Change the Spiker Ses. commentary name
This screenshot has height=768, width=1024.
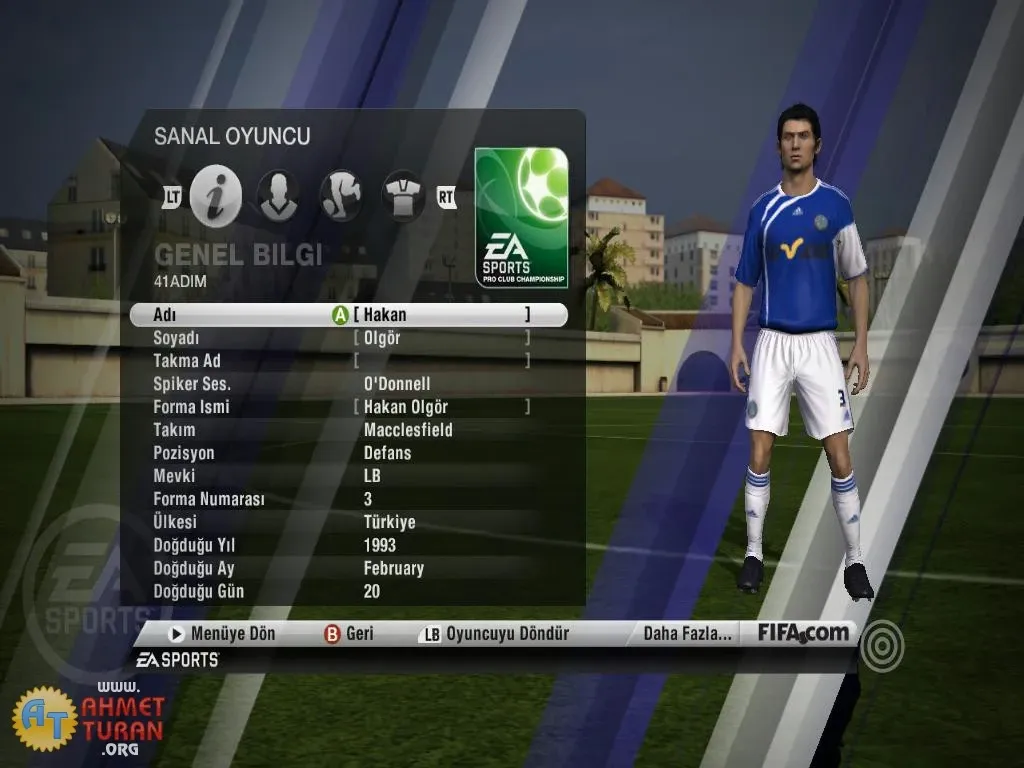coord(397,384)
